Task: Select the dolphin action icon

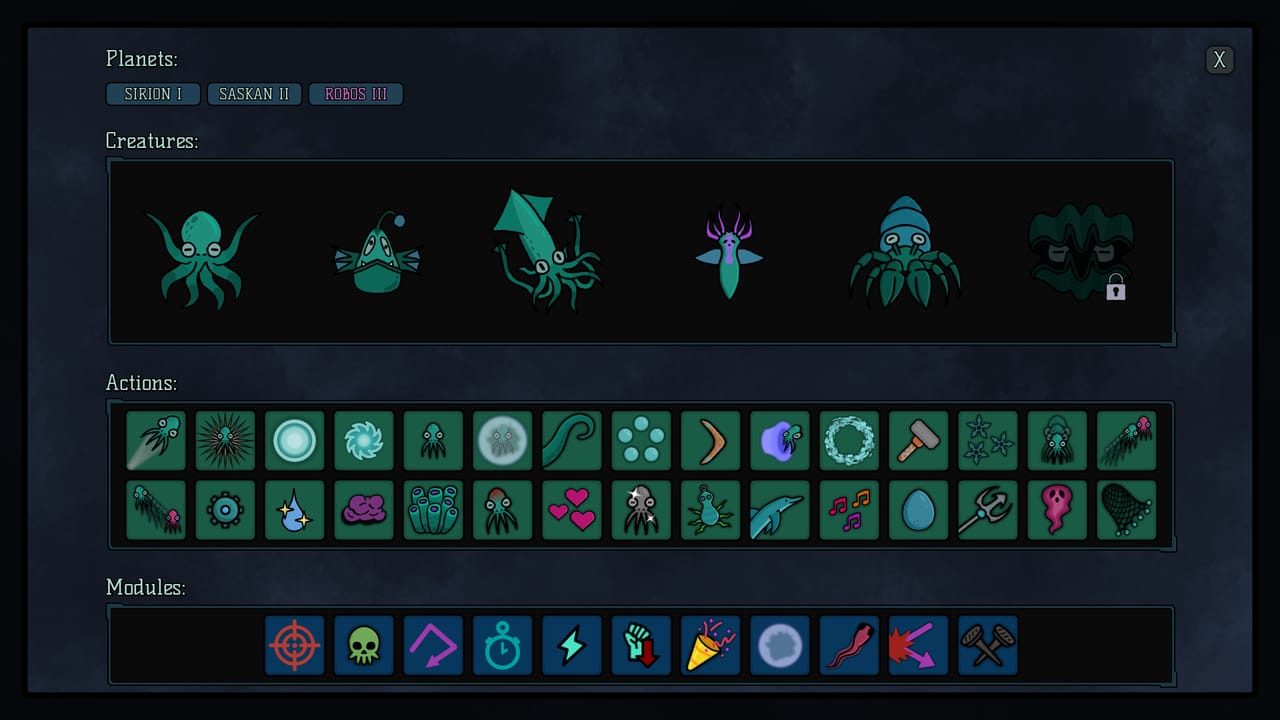Action: pos(780,509)
